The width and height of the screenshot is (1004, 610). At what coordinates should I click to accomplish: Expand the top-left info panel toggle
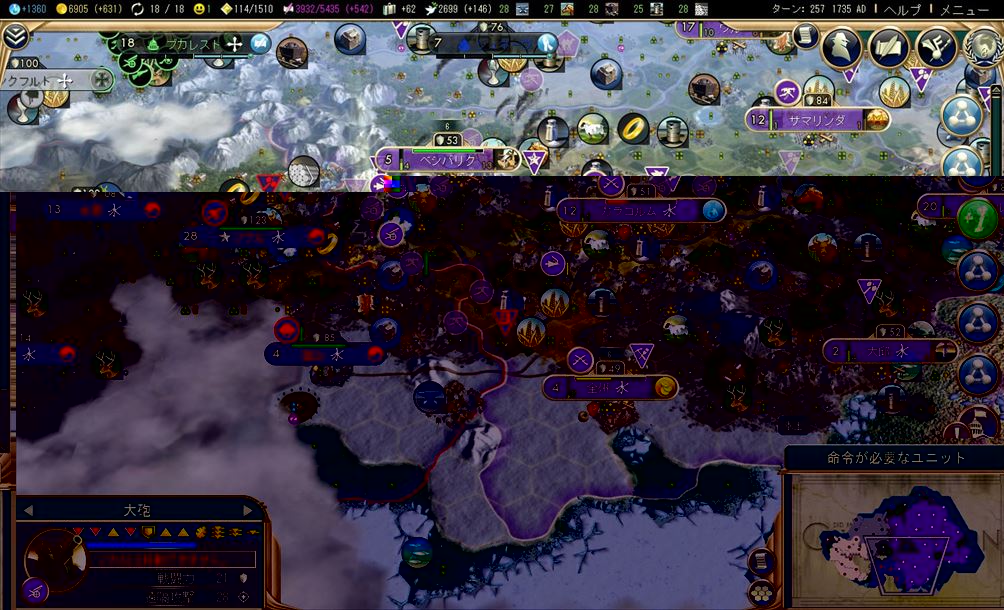(15, 38)
